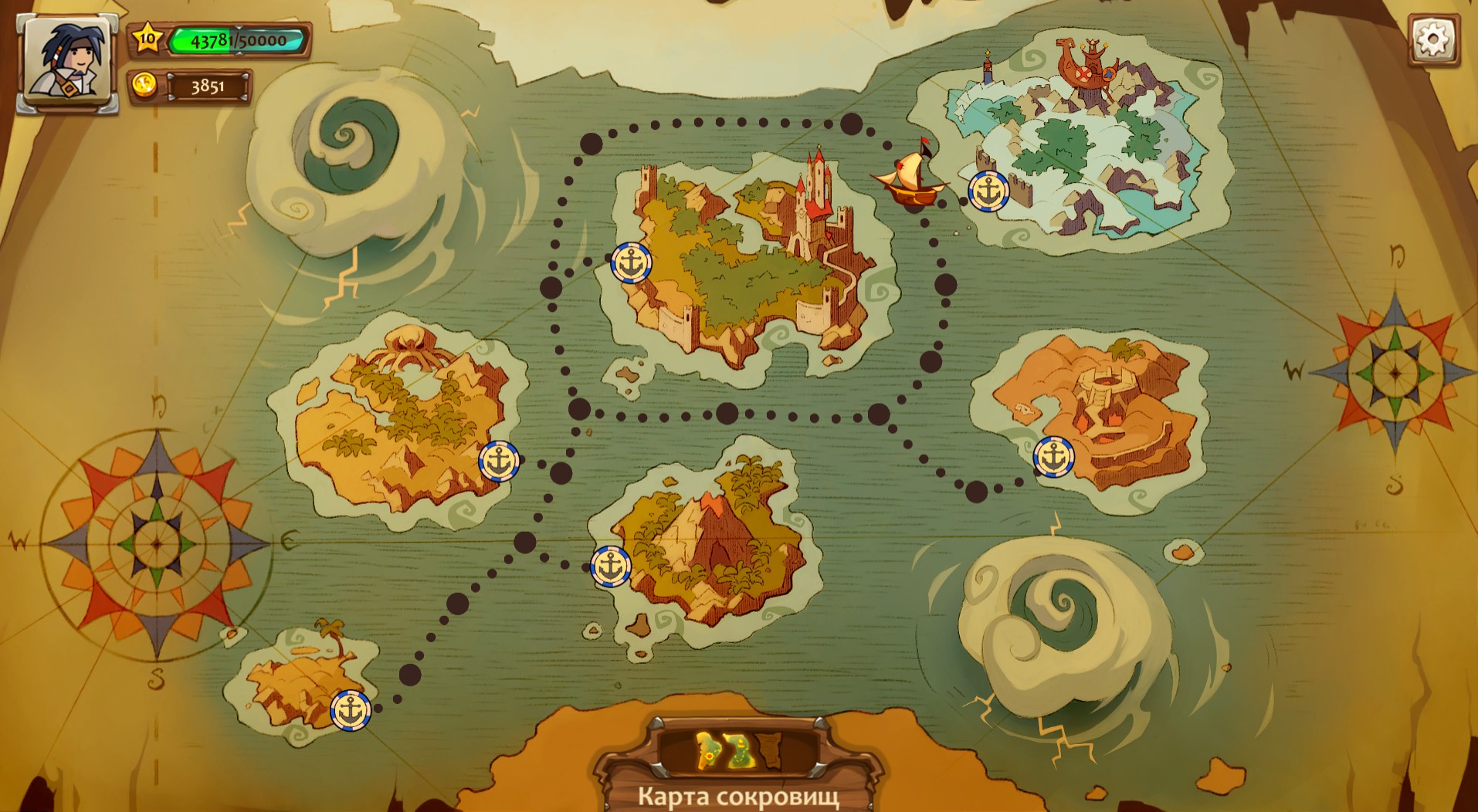The height and width of the screenshot is (812, 1478).
Task: Select the anchor marker on the castle island
Action: click(x=632, y=262)
